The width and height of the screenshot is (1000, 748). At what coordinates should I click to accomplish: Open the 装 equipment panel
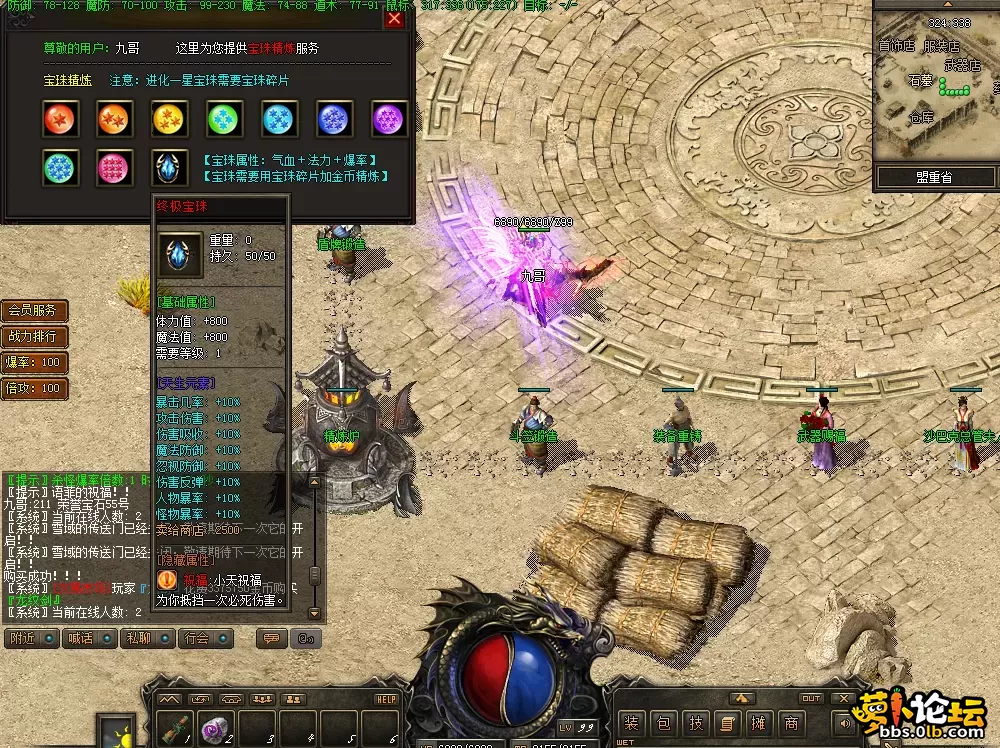tap(630, 723)
